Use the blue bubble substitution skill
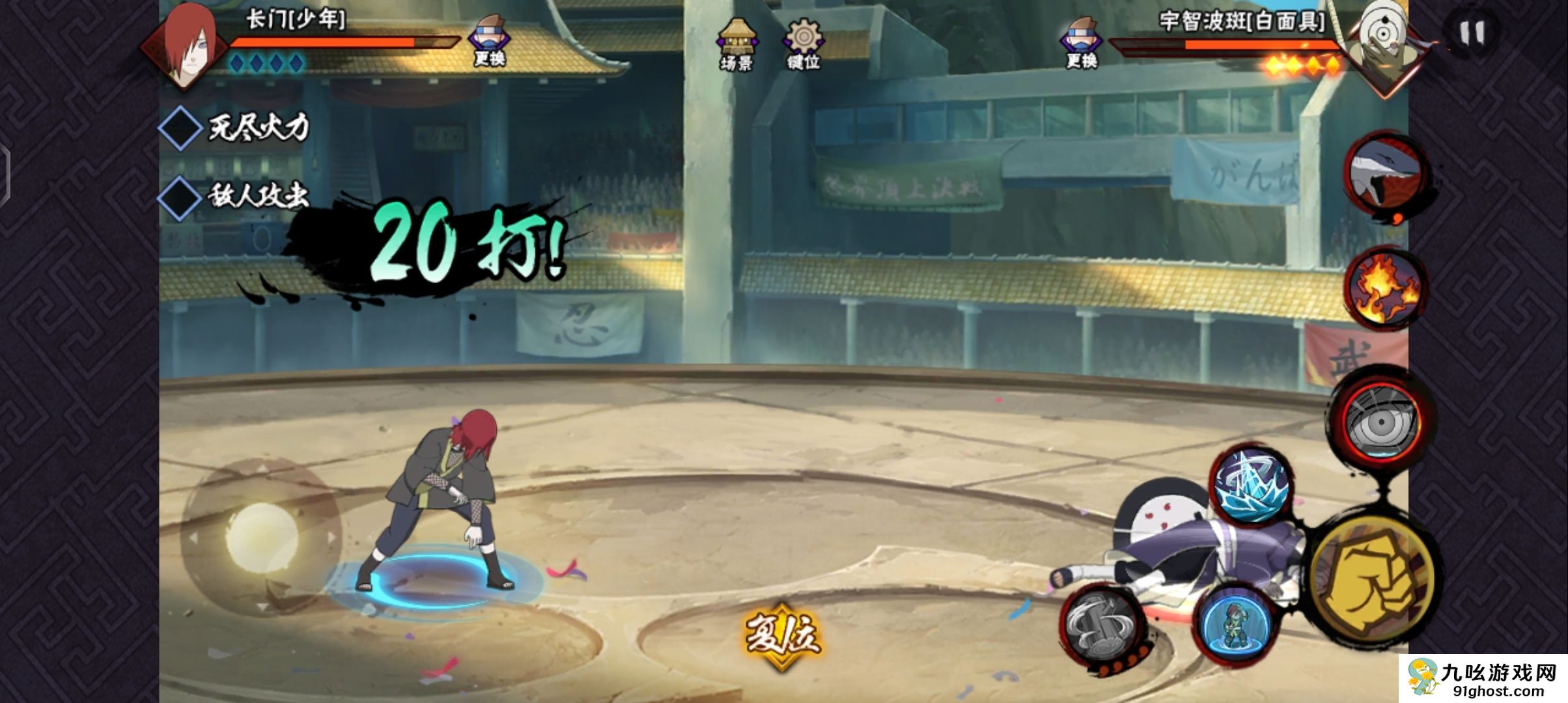 1235,623
